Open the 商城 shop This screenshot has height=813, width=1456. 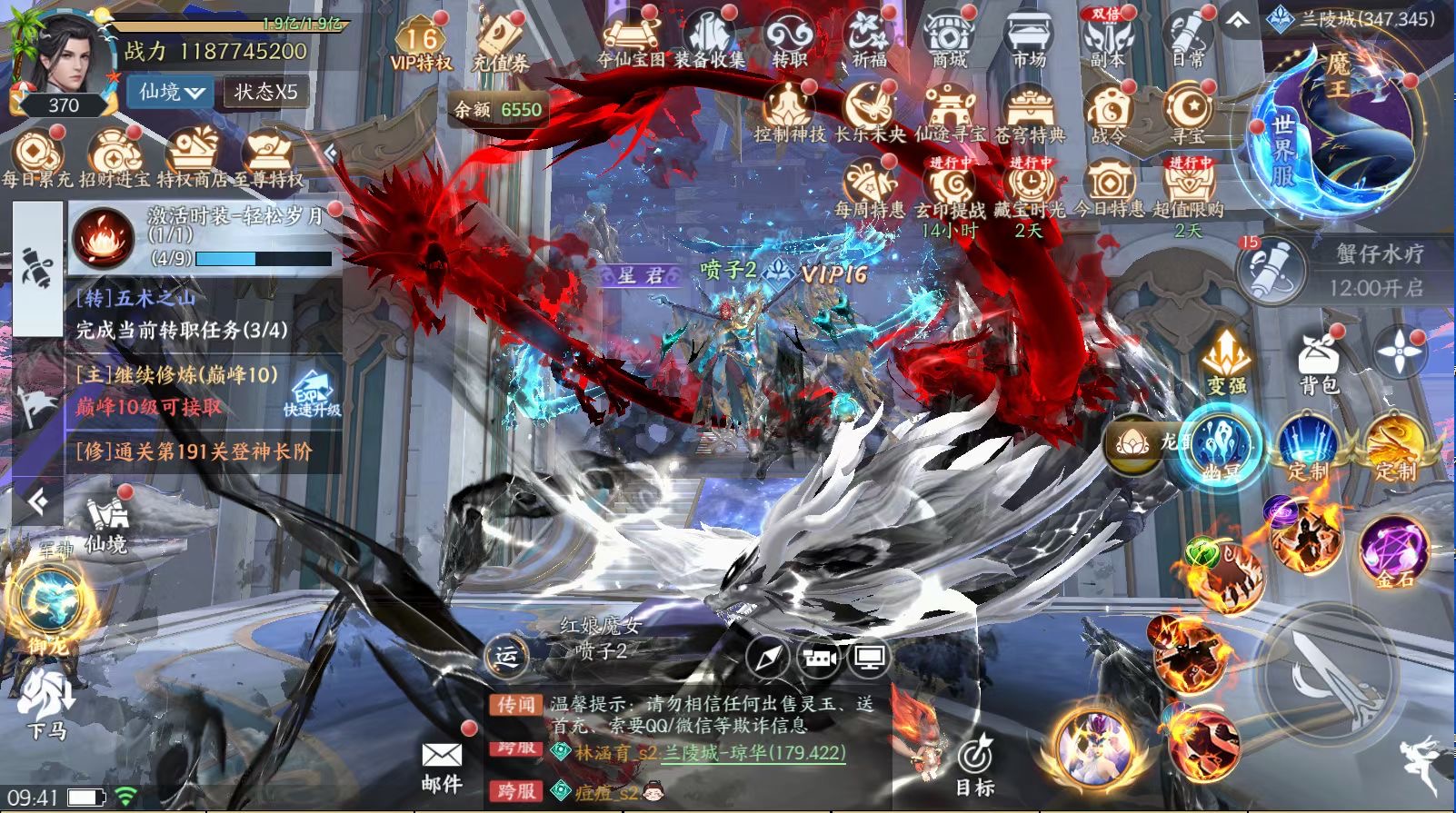pos(949,40)
